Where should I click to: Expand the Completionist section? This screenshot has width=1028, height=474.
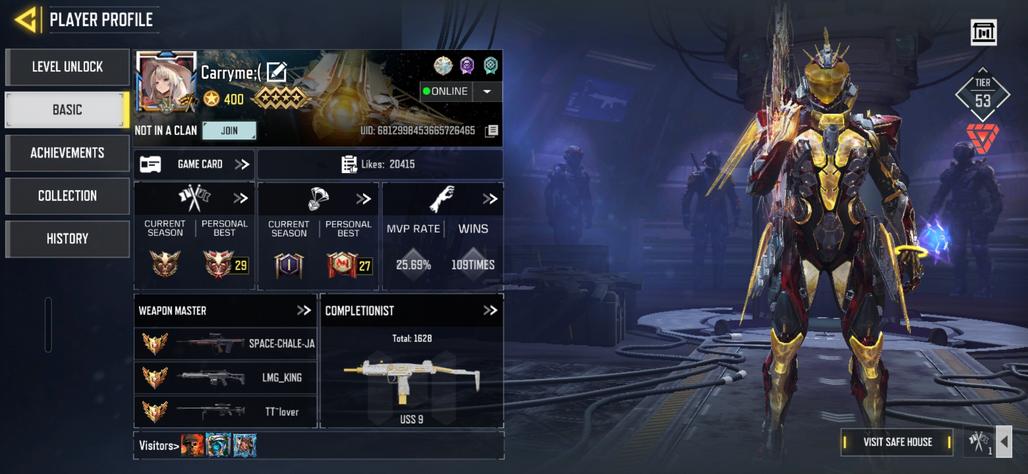coord(490,311)
